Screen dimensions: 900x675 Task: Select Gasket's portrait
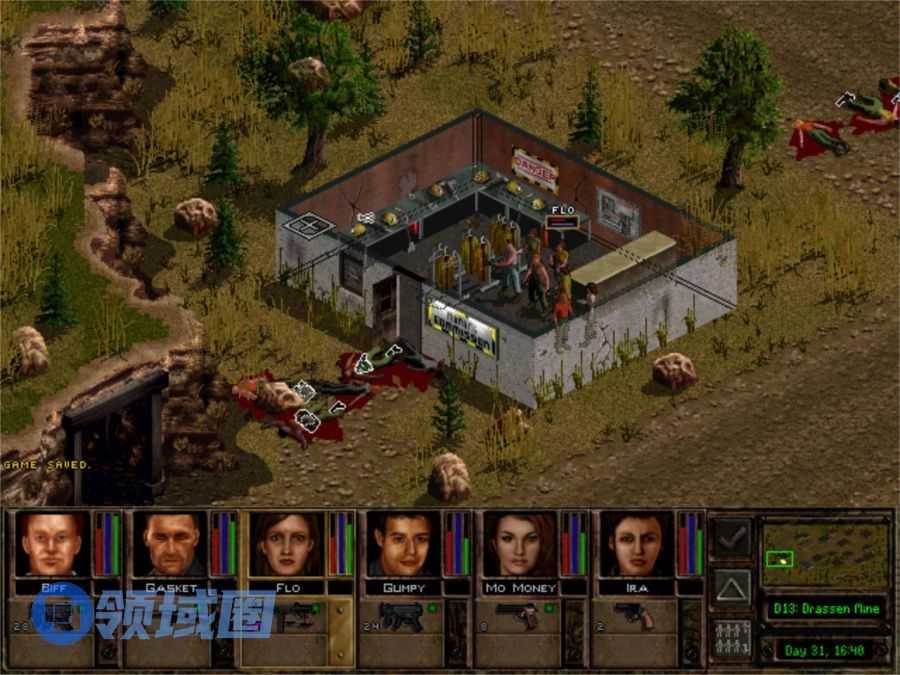coord(170,544)
